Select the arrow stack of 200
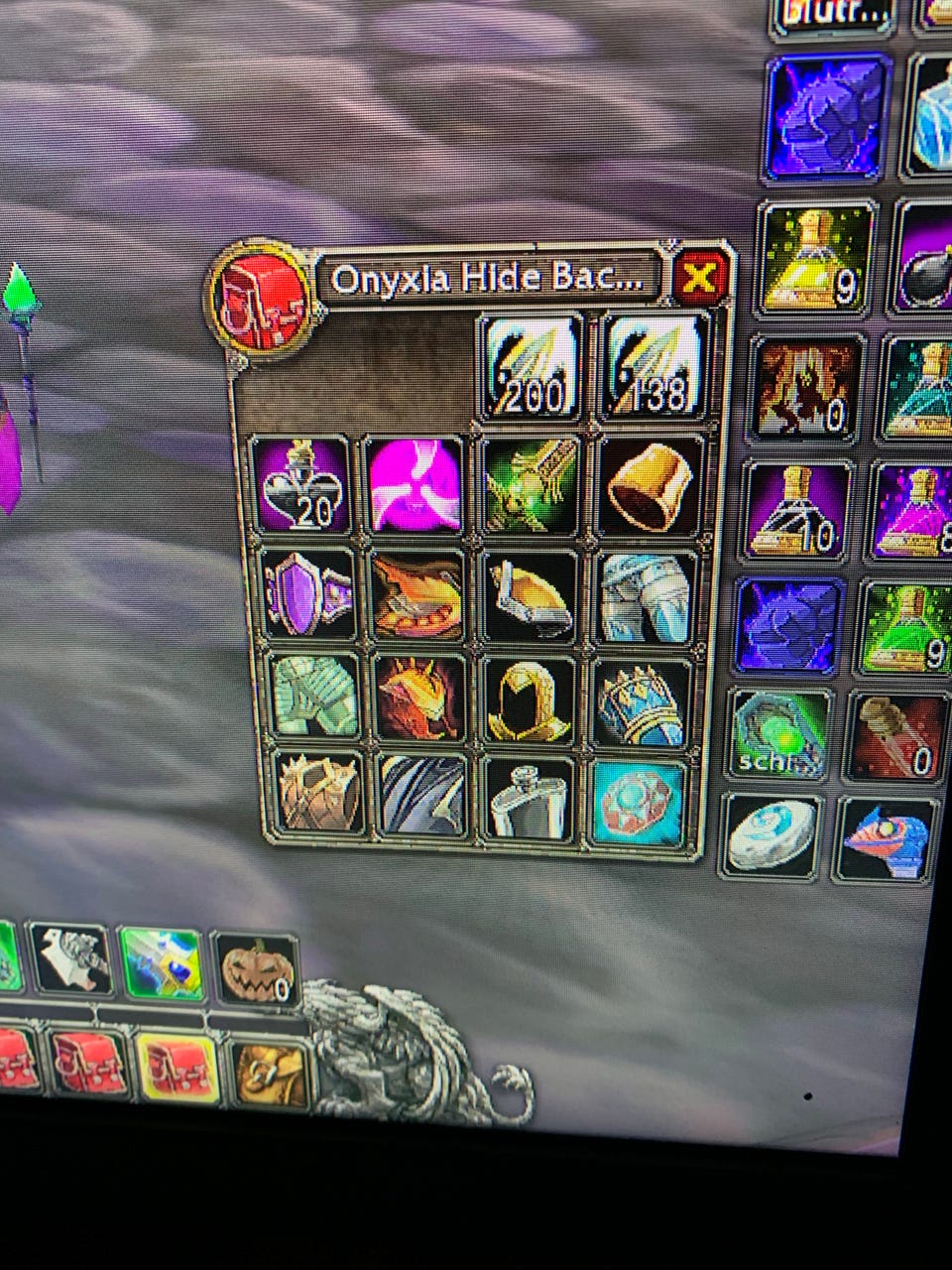 (x=530, y=367)
